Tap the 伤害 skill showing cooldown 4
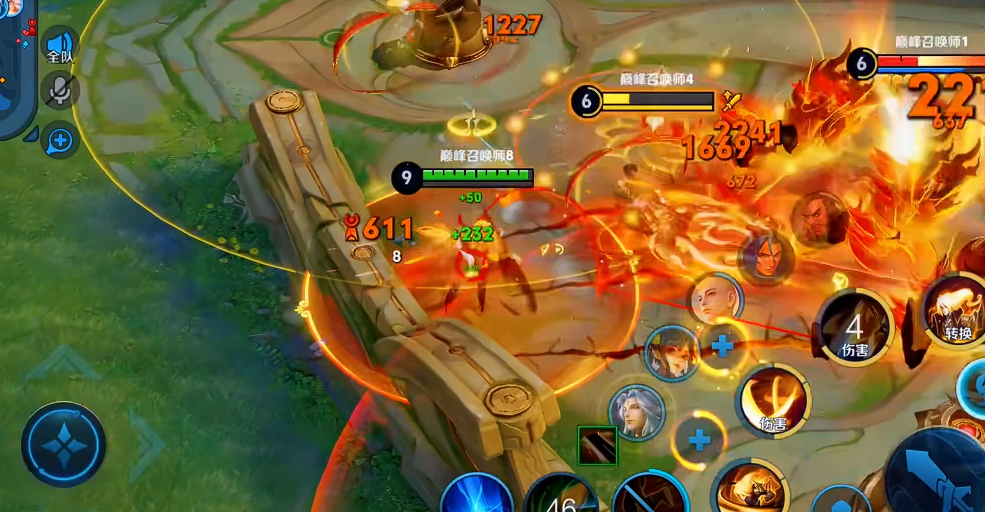Viewport: 985px width, 512px height. [x=854, y=328]
